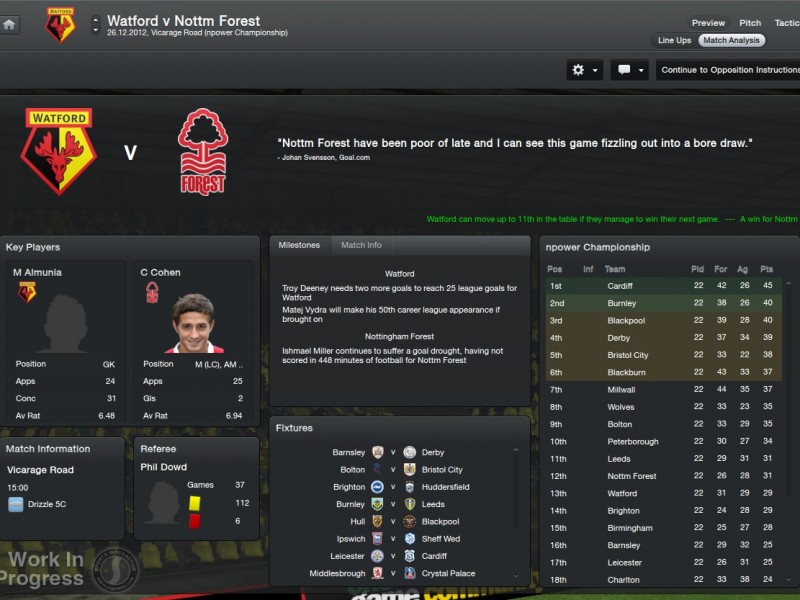
Task: Open the Leicester v Cardiff fixture
Action: click(394, 556)
